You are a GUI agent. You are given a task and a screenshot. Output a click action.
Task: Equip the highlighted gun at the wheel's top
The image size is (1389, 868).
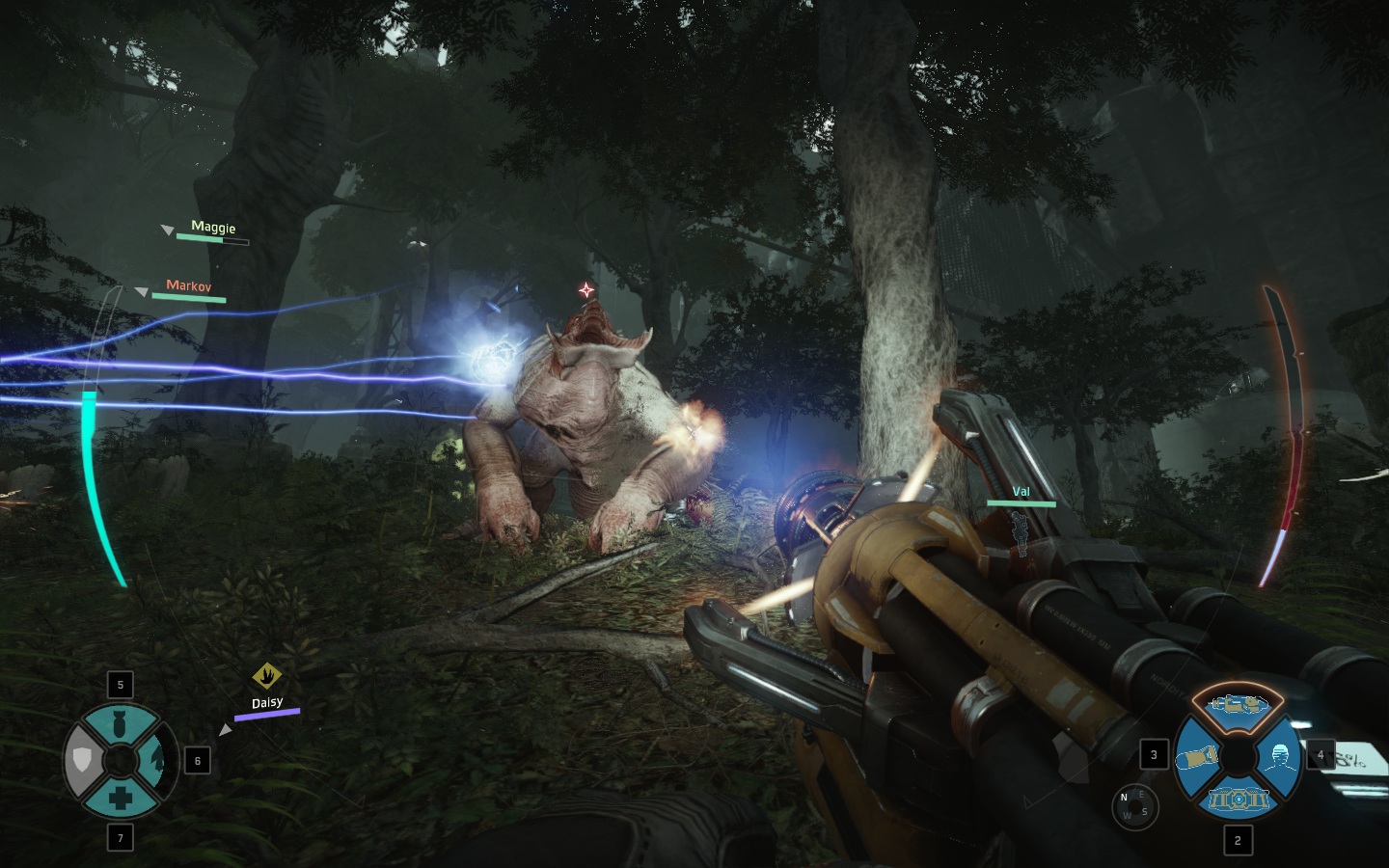pyautogui.click(x=1238, y=704)
